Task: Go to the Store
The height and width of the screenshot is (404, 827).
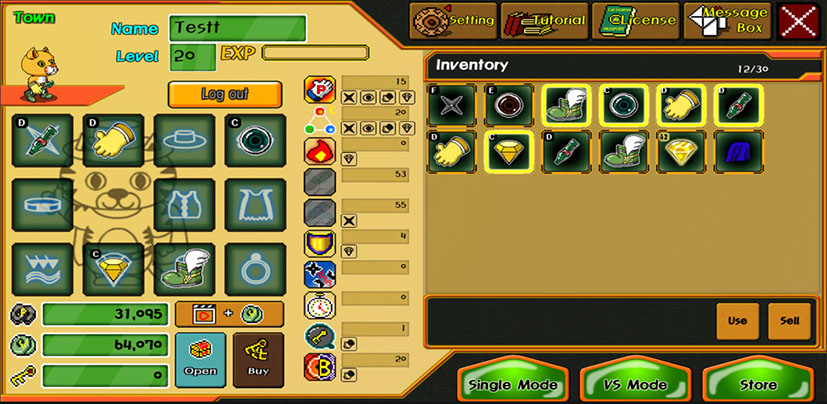Action: click(757, 385)
